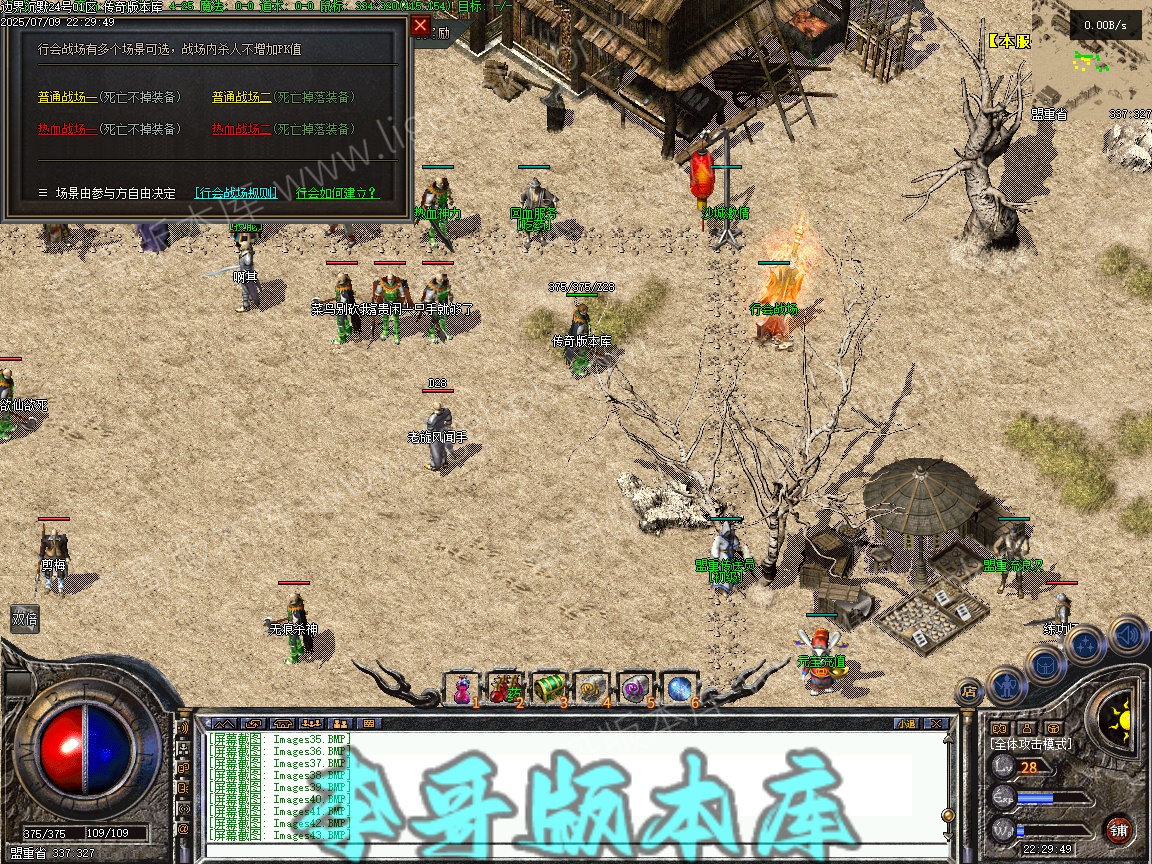
Task: Choose 普通战场一 (no equipment drop)
Action: tap(67, 97)
